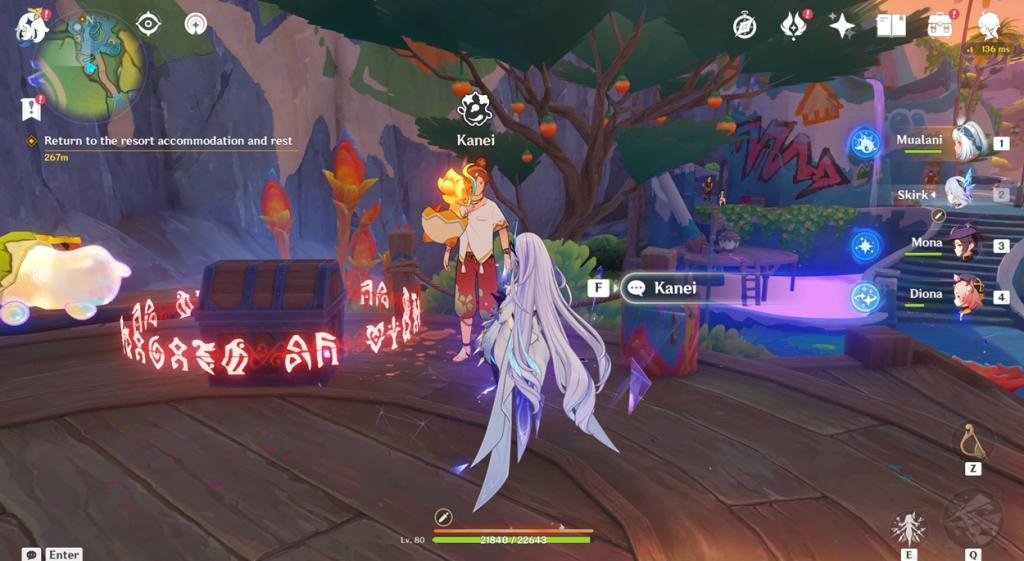Viewport: 1024px width, 561px height.
Task: Open the character profile portrait icon
Action: [x=988, y=26]
